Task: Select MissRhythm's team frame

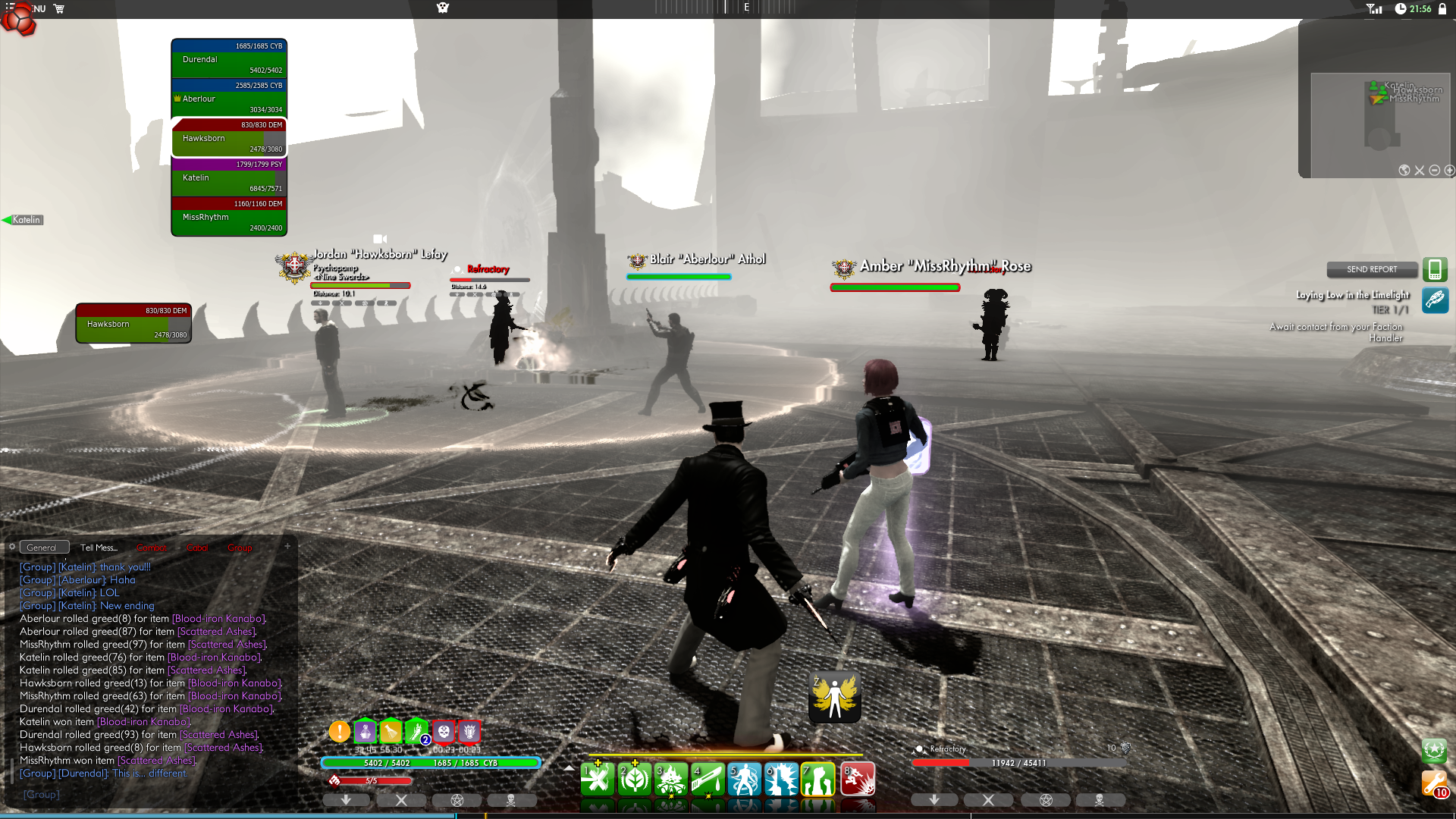Action: click(229, 217)
